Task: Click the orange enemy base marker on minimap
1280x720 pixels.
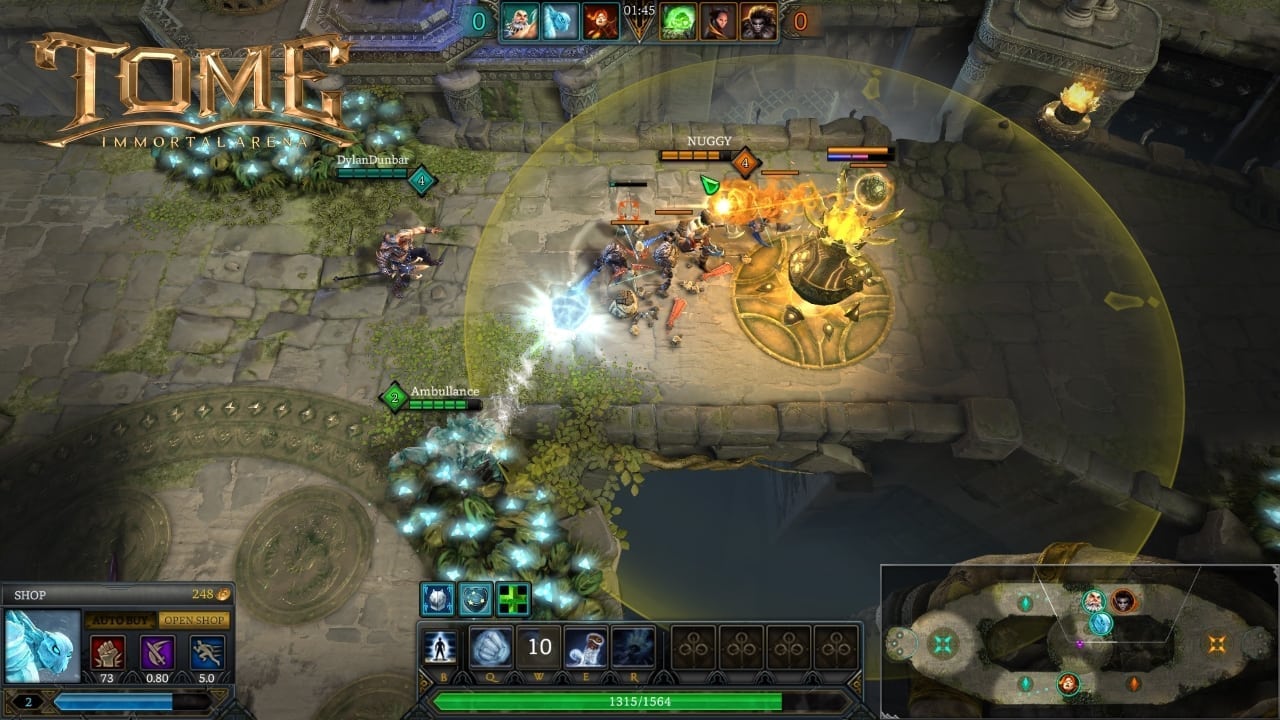Action: click(1216, 643)
